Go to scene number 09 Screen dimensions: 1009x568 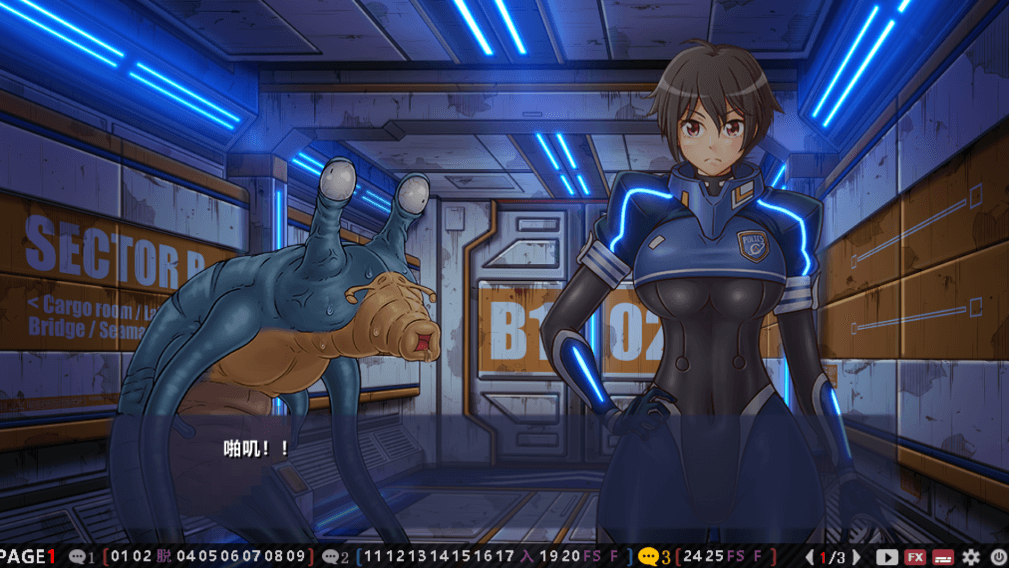click(x=295, y=557)
